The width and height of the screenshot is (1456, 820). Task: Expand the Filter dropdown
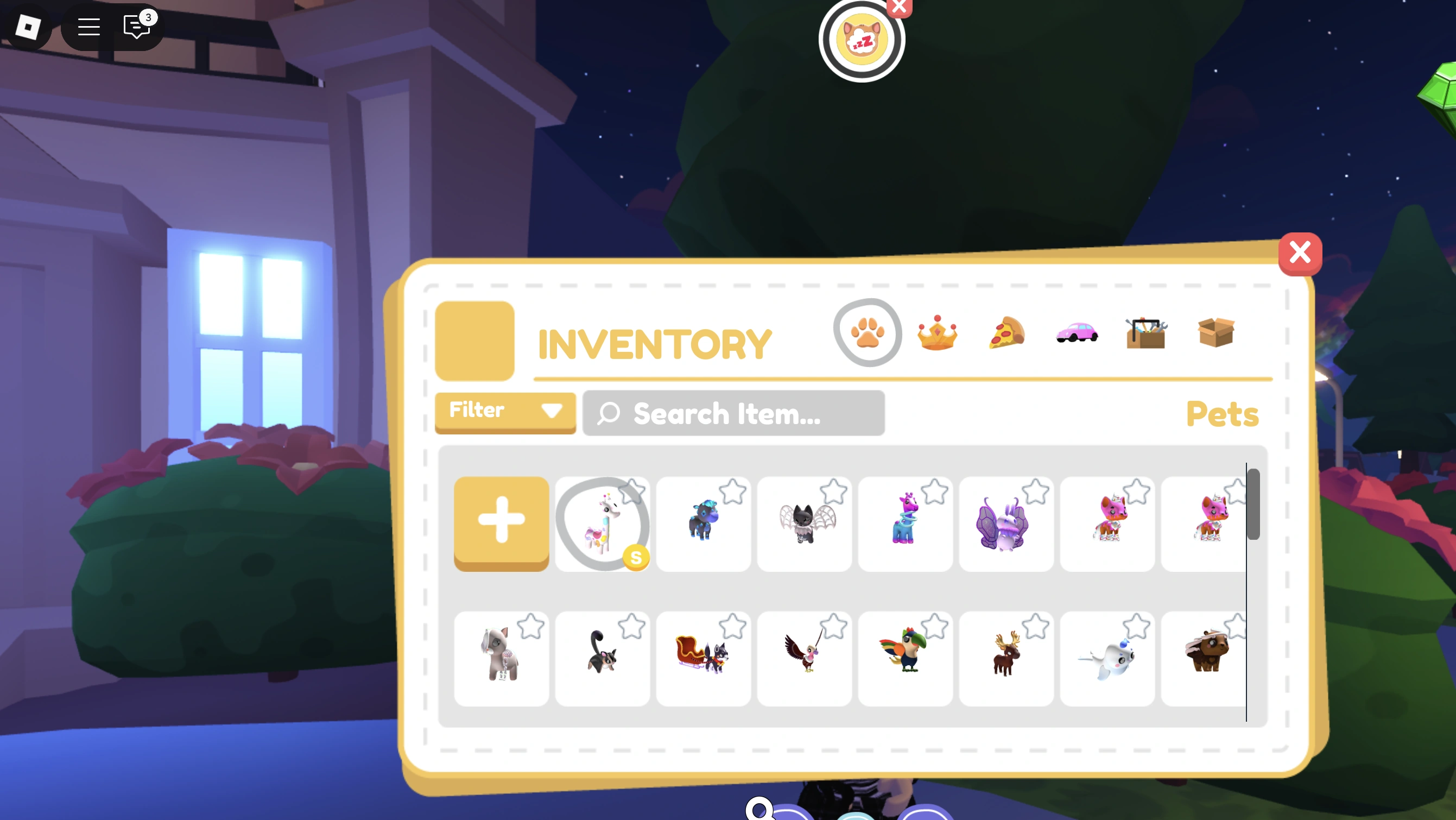coord(505,411)
